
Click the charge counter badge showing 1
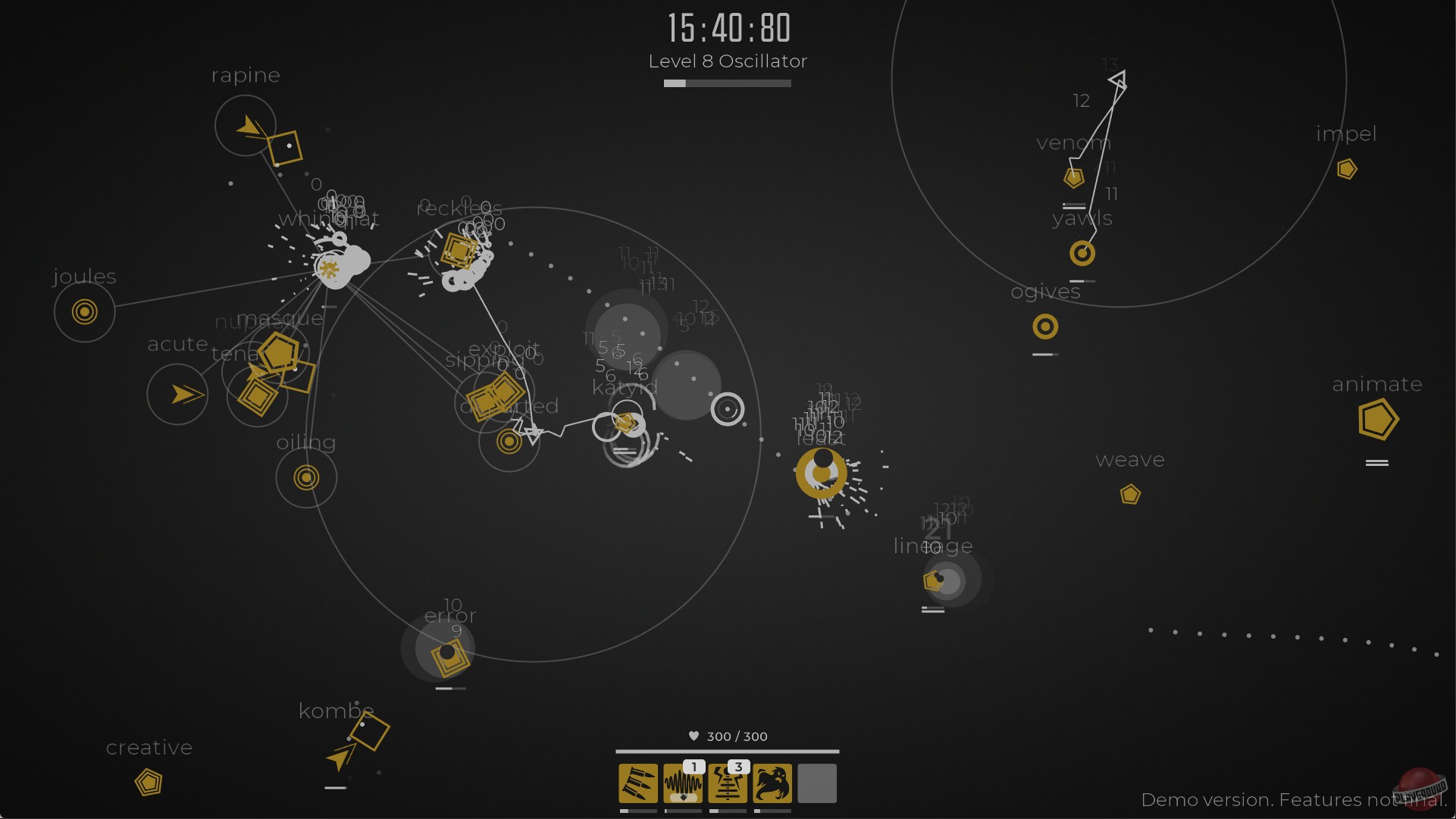pyautogui.click(x=693, y=767)
